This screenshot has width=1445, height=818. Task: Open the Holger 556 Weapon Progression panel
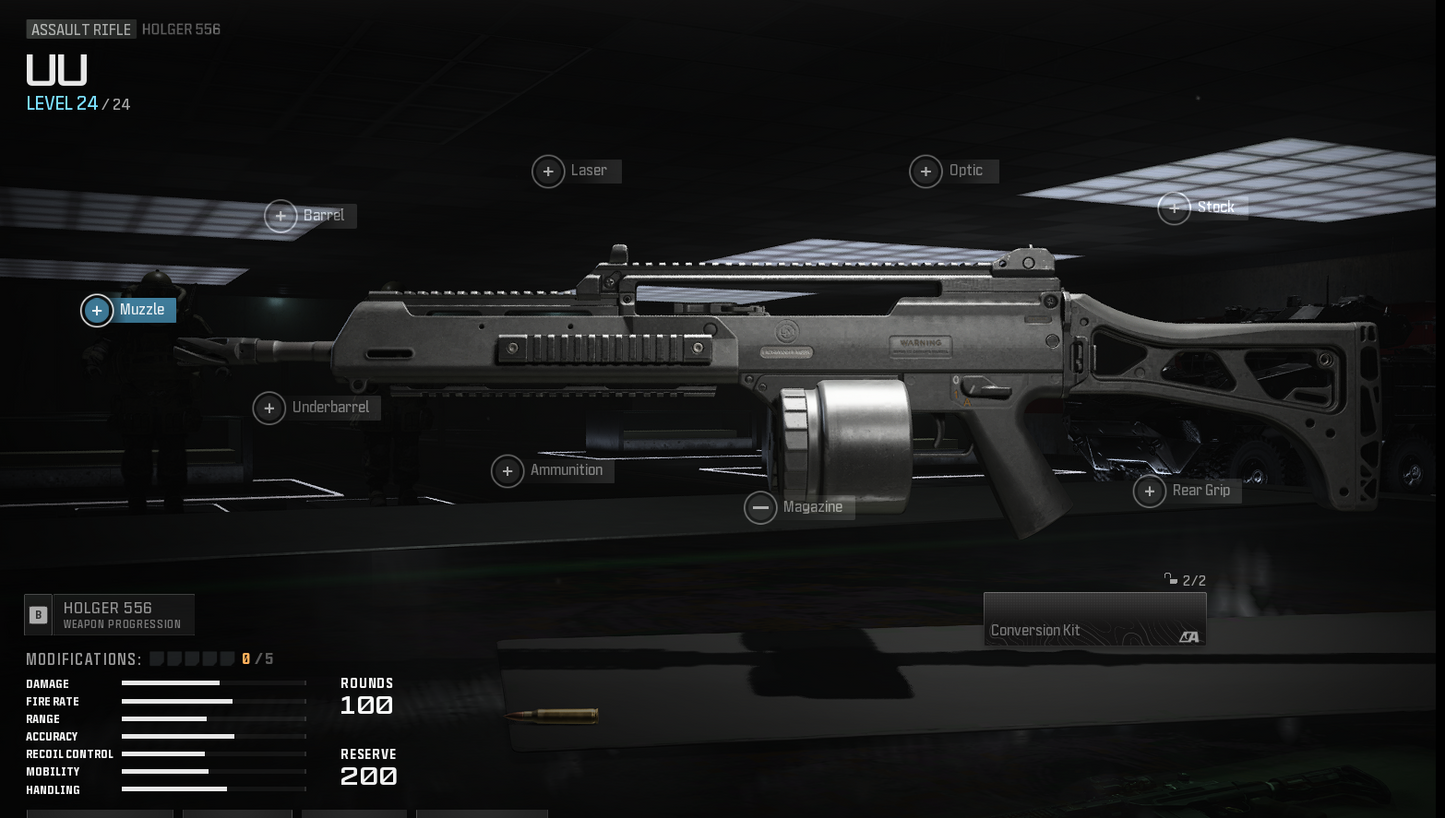click(110, 614)
